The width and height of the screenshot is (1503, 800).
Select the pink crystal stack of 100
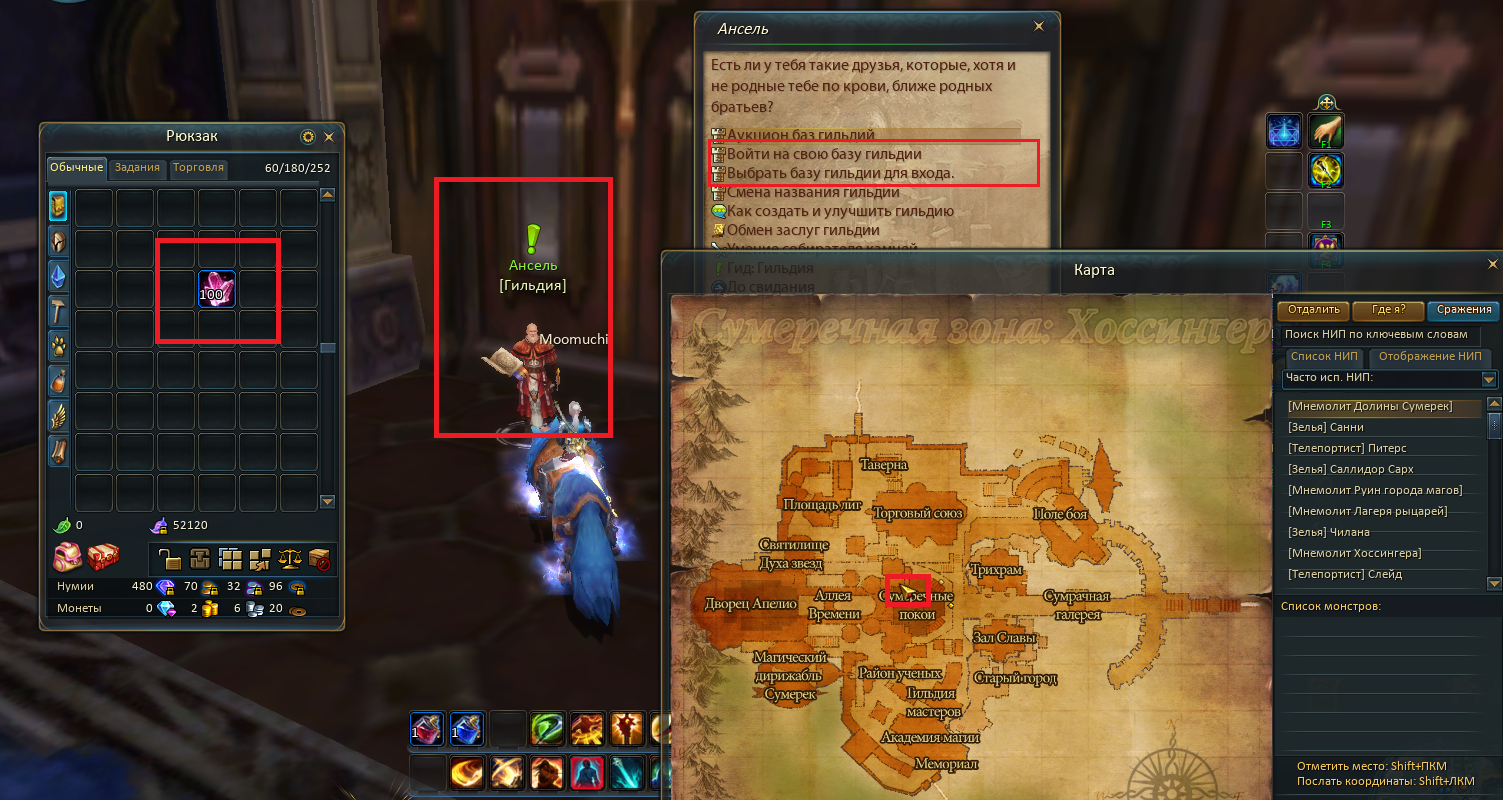point(217,290)
